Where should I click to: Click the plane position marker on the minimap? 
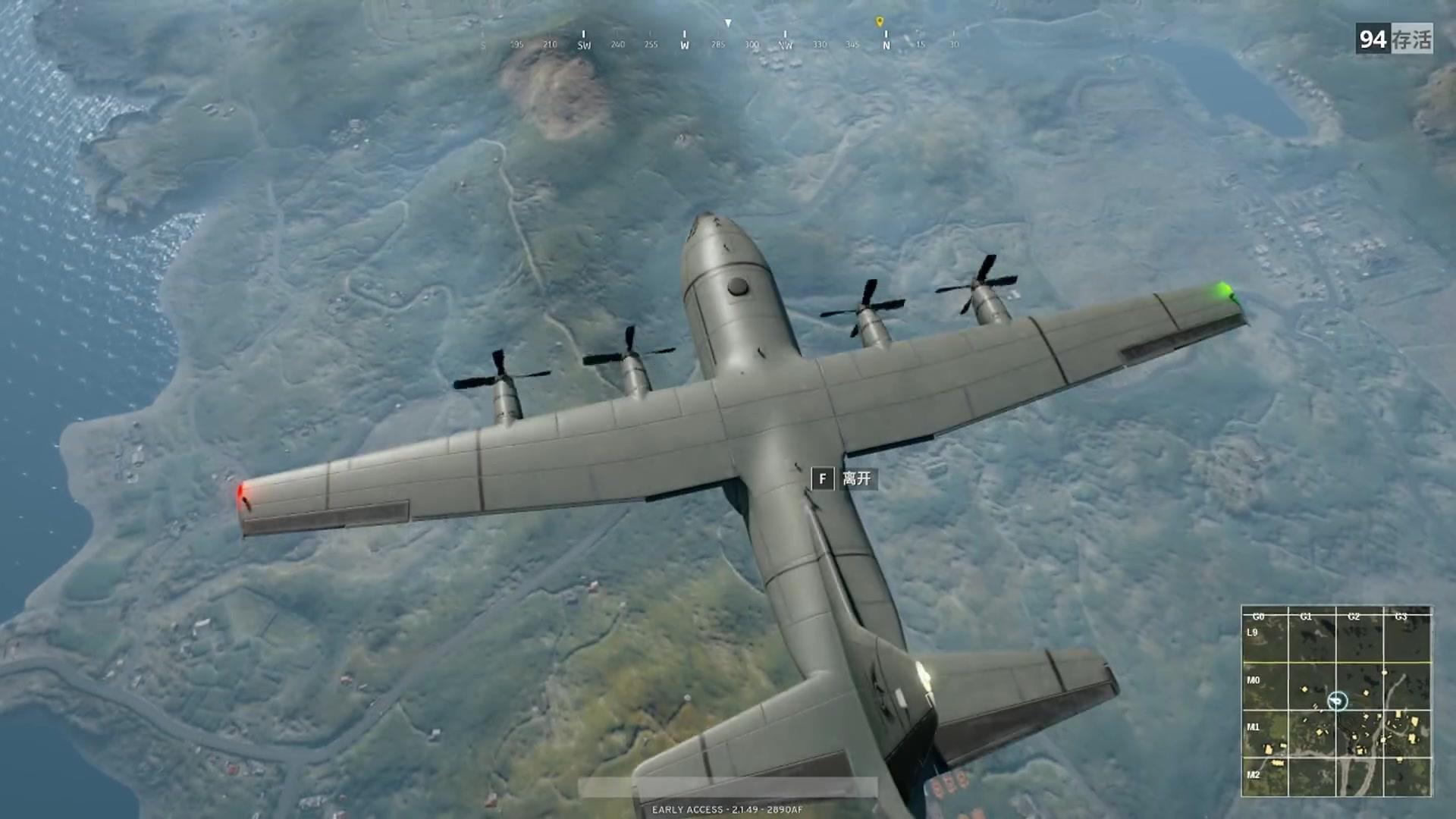[x=1337, y=701]
